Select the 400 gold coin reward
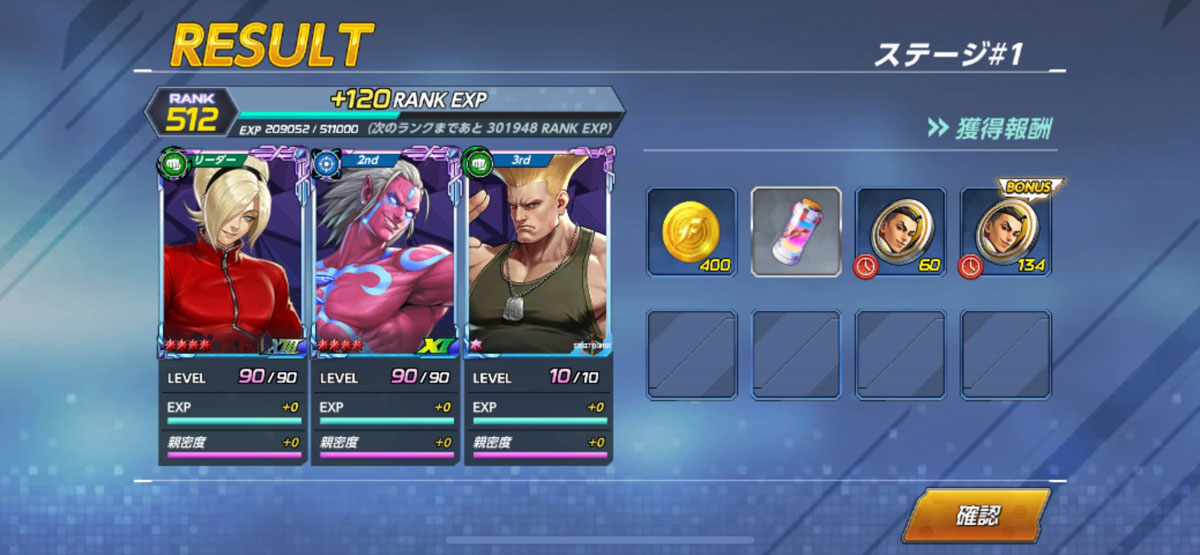Screen dimensions: 1200x555 (x=691, y=232)
